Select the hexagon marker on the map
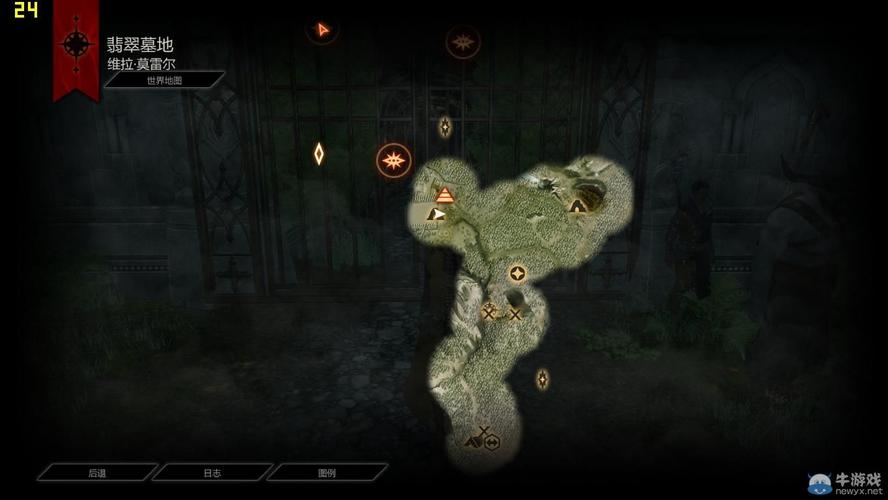Image resolution: width=888 pixels, height=500 pixels. [x=492, y=443]
